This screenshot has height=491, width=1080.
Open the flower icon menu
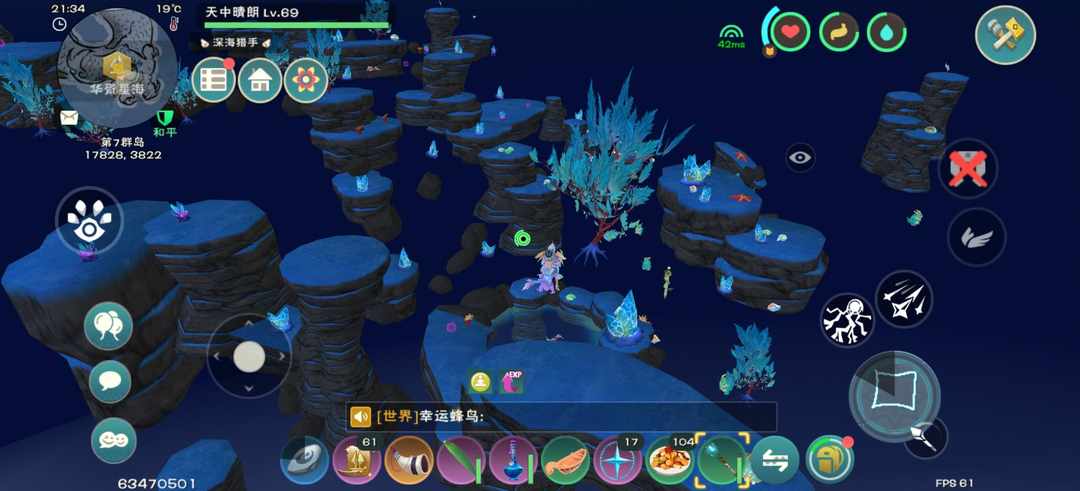click(306, 80)
